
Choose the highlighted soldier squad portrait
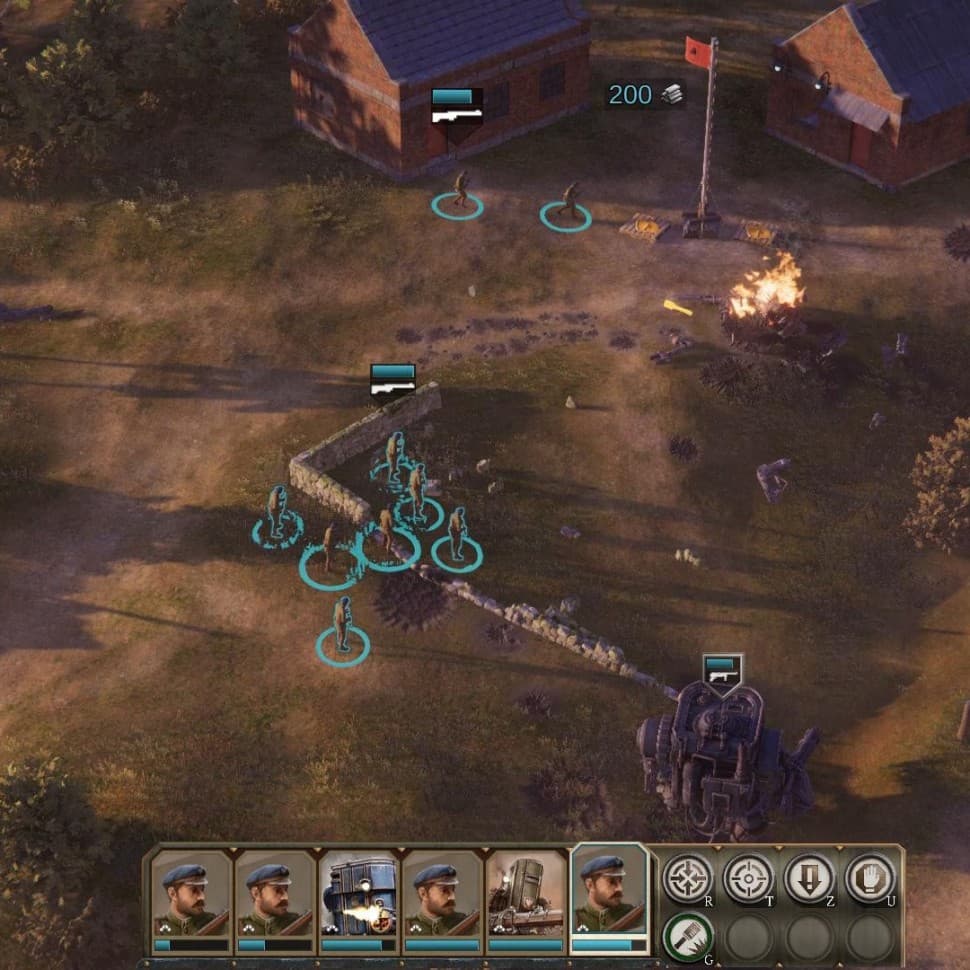[609, 895]
